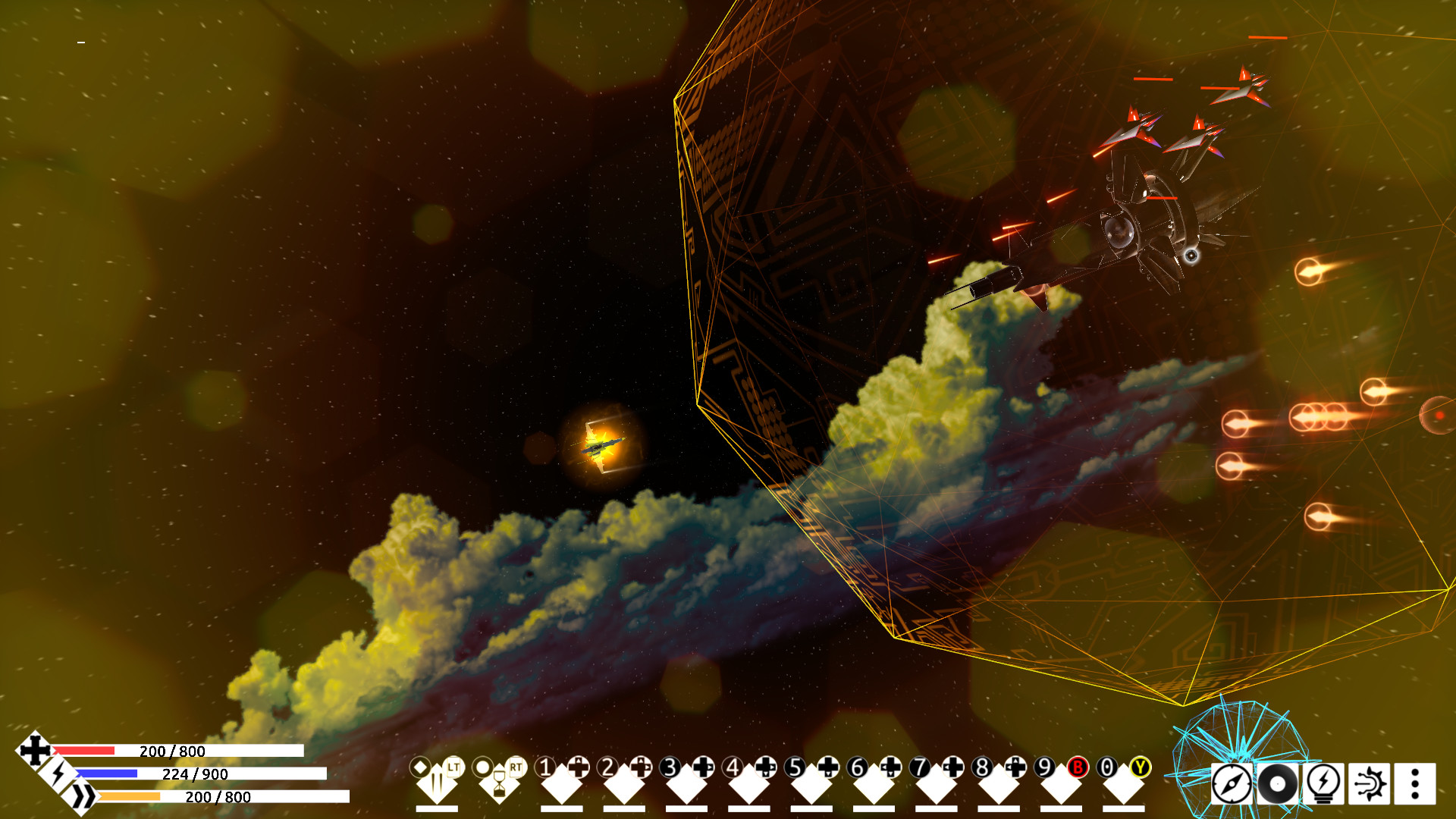Screen dimensions: 1456x819
Task: Click the lightning energy indicator icon
Action: coord(60,775)
